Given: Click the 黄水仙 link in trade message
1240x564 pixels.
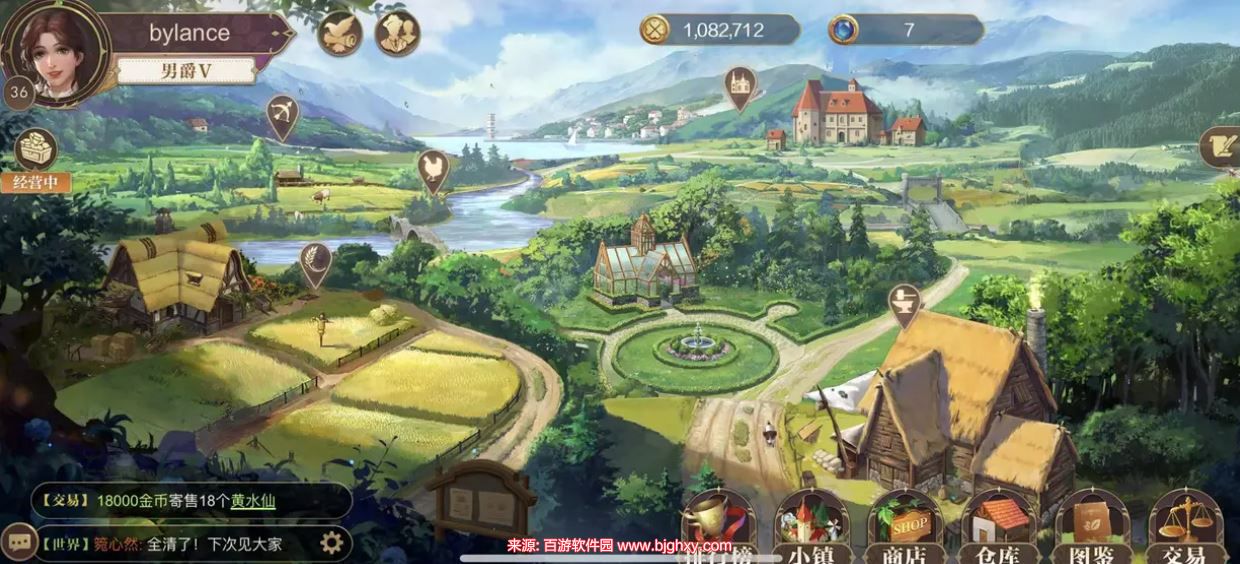Looking at the screenshot, I should (x=253, y=502).
